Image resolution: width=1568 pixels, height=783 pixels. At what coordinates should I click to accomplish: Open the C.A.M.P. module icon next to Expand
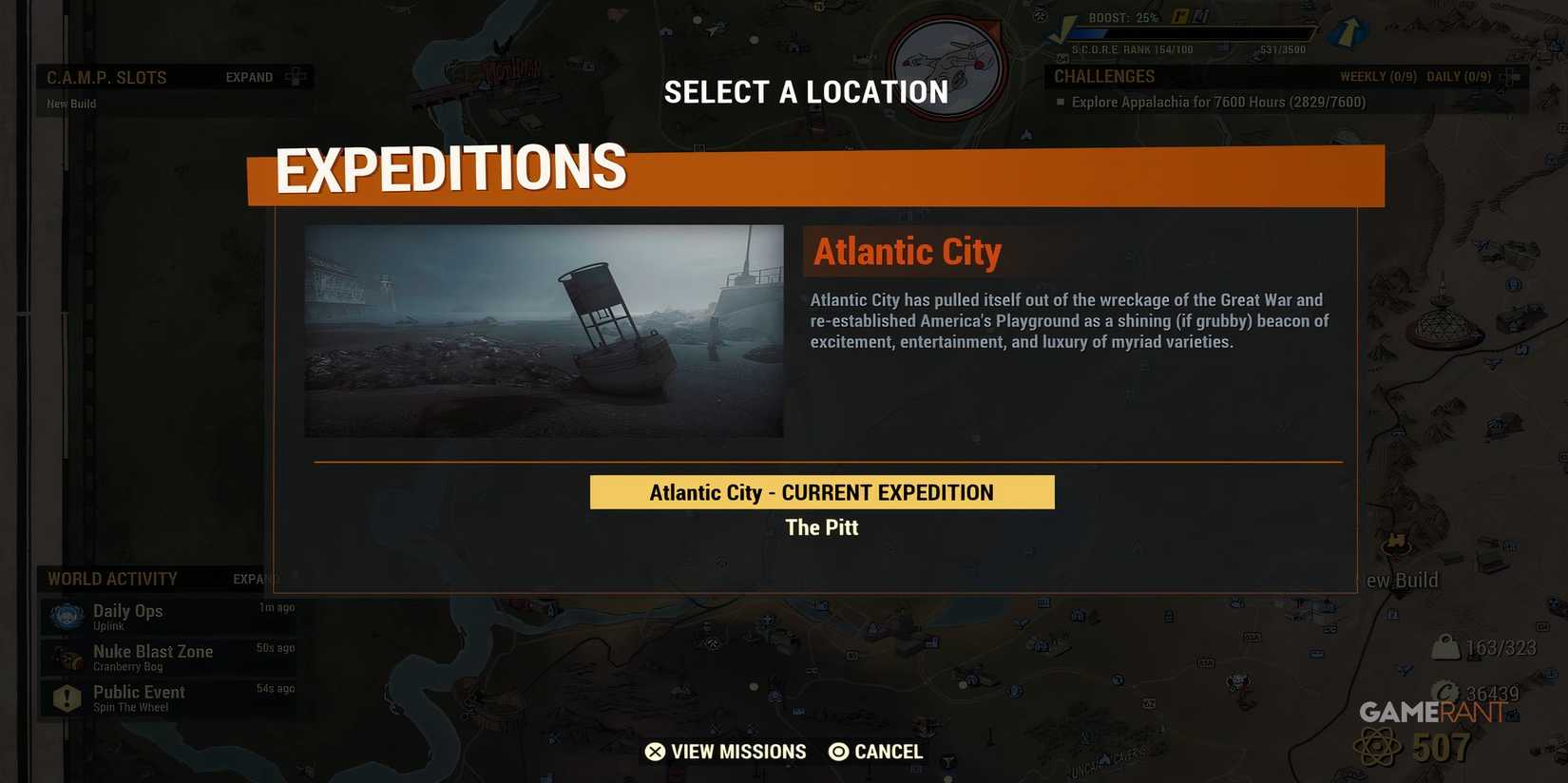(295, 76)
